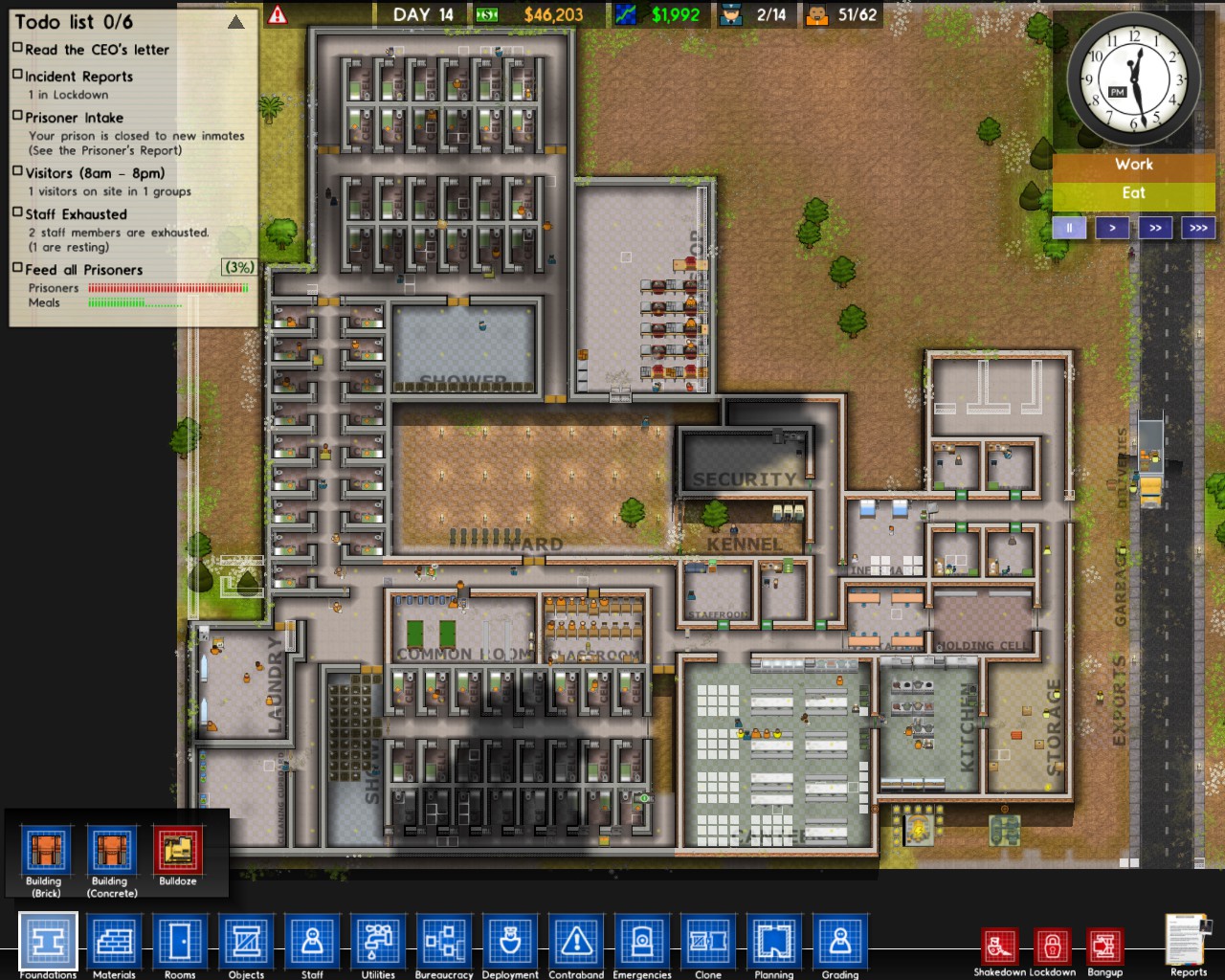The height and width of the screenshot is (980, 1225).
Task: Open the Staff hiring menu
Action: tap(312, 941)
